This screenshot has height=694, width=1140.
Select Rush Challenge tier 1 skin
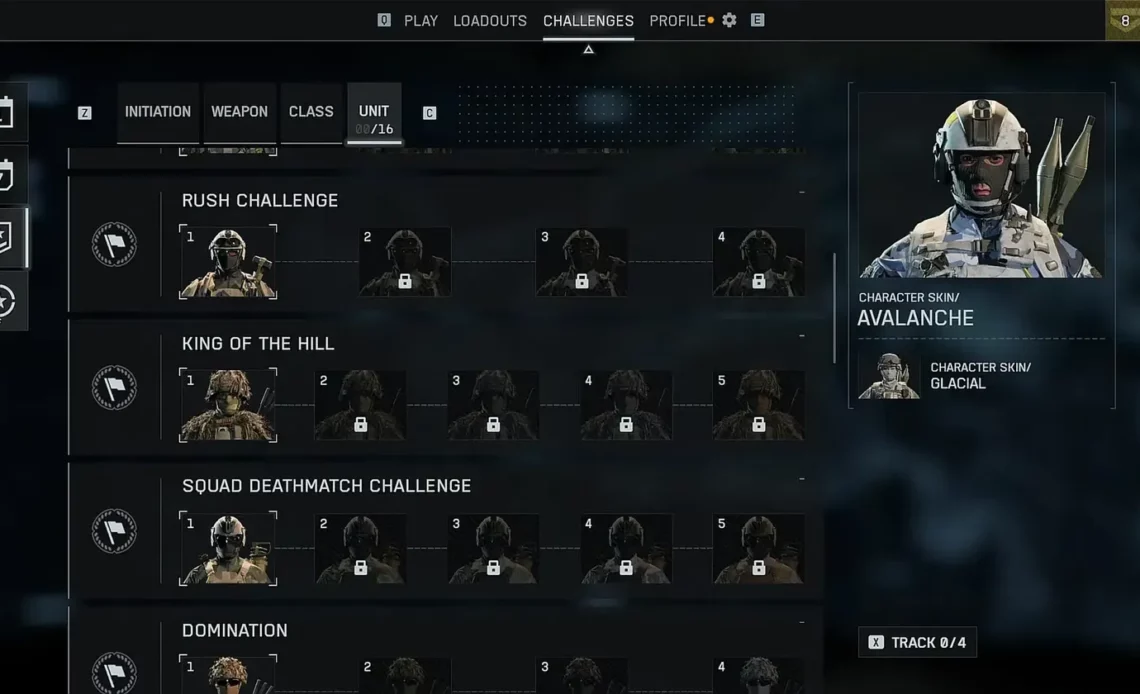click(x=228, y=262)
